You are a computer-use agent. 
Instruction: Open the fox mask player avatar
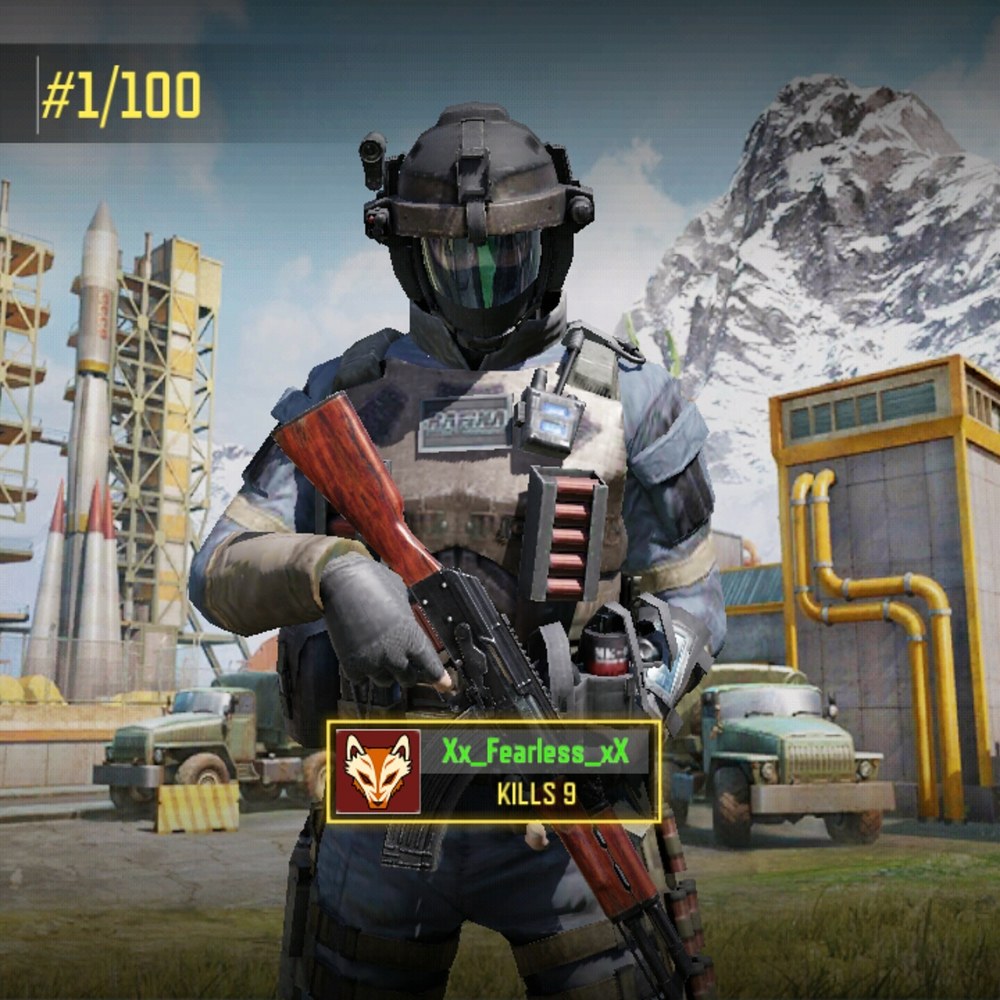[x=378, y=771]
